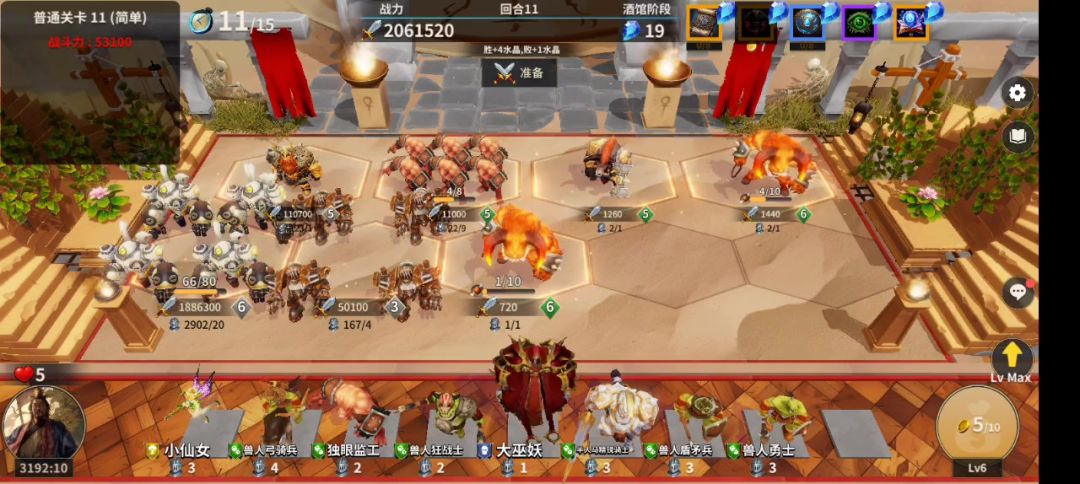Open the book codex icon
The image size is (1080, 484).
click(x=1017, y=137)
